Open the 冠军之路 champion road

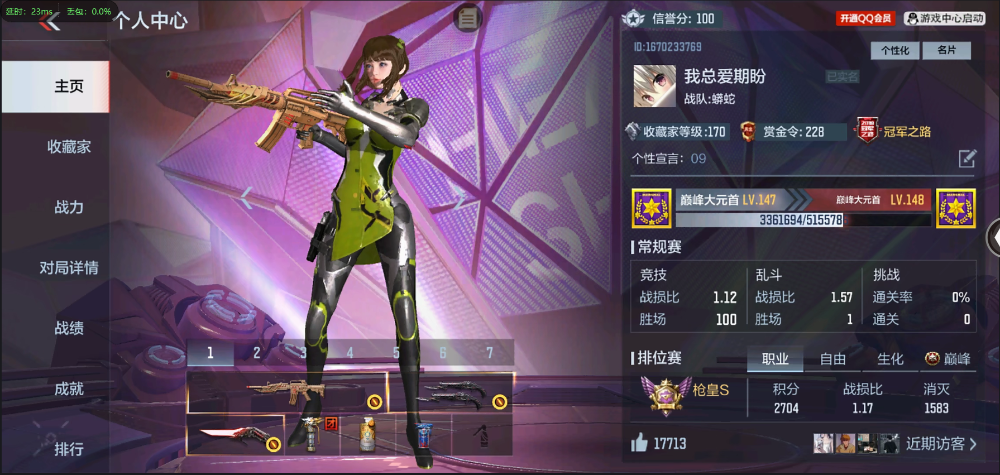point(893,131)
